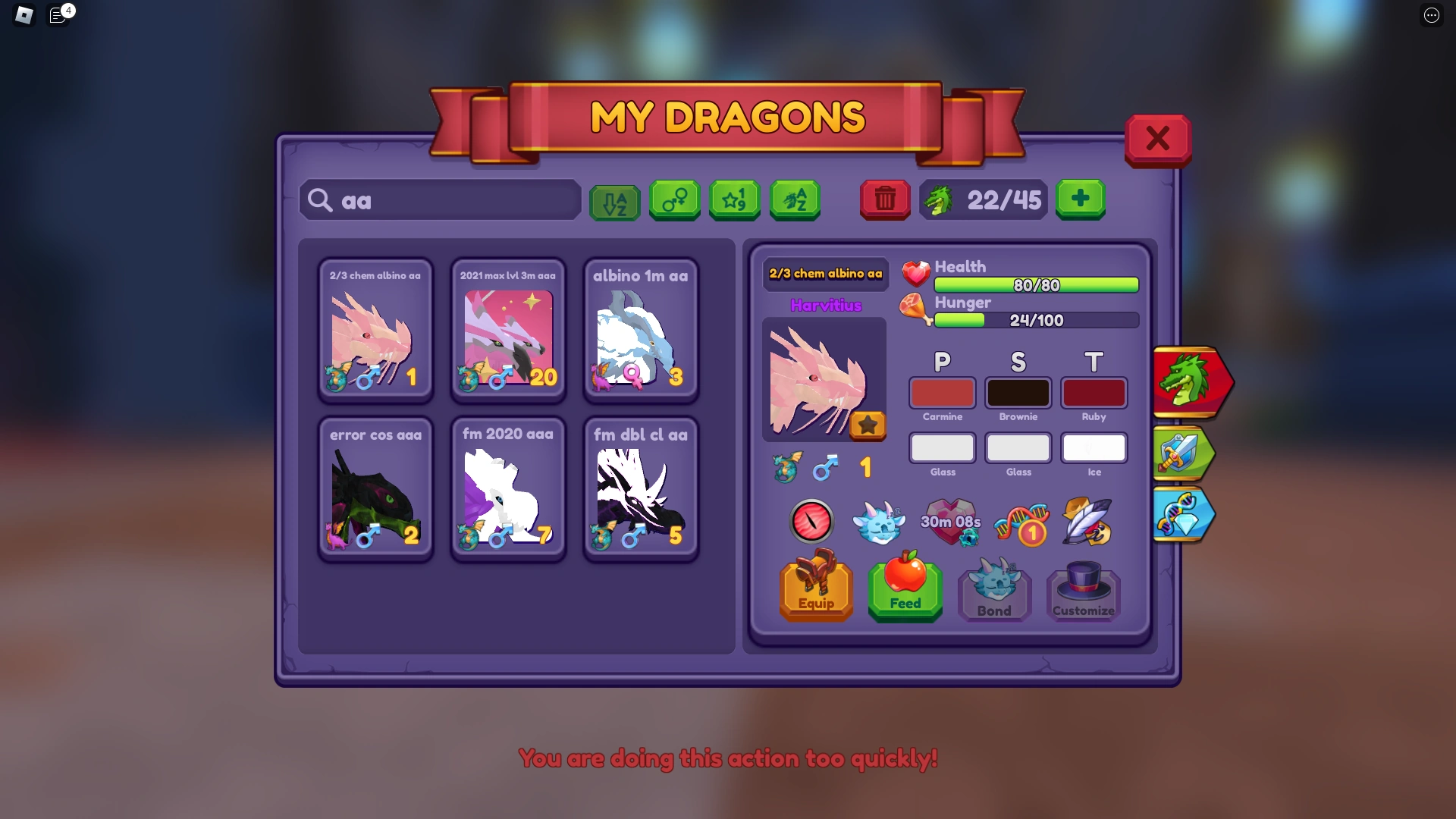The height and width of the screenshot is (819, 1456).
Task: Open rename with the feather quill icon
Action: pyautogui.click(x=1086, y=522)
